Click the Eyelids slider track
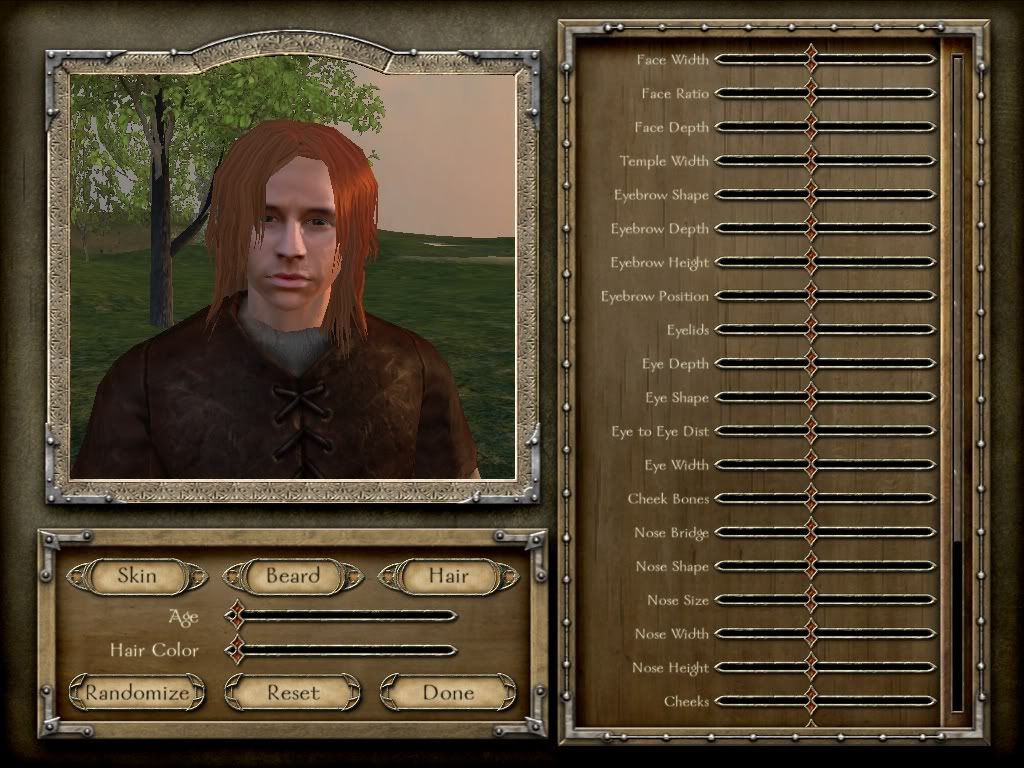The height and width of the screenshot is (768, 1024). pos(825,330)
